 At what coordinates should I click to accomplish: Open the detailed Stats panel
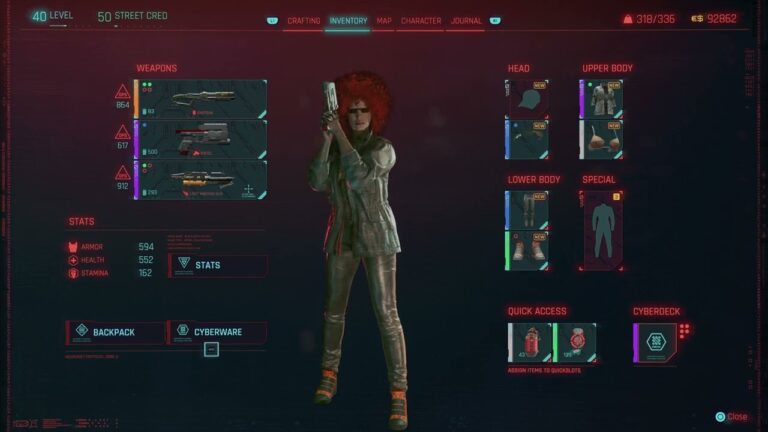218,265
